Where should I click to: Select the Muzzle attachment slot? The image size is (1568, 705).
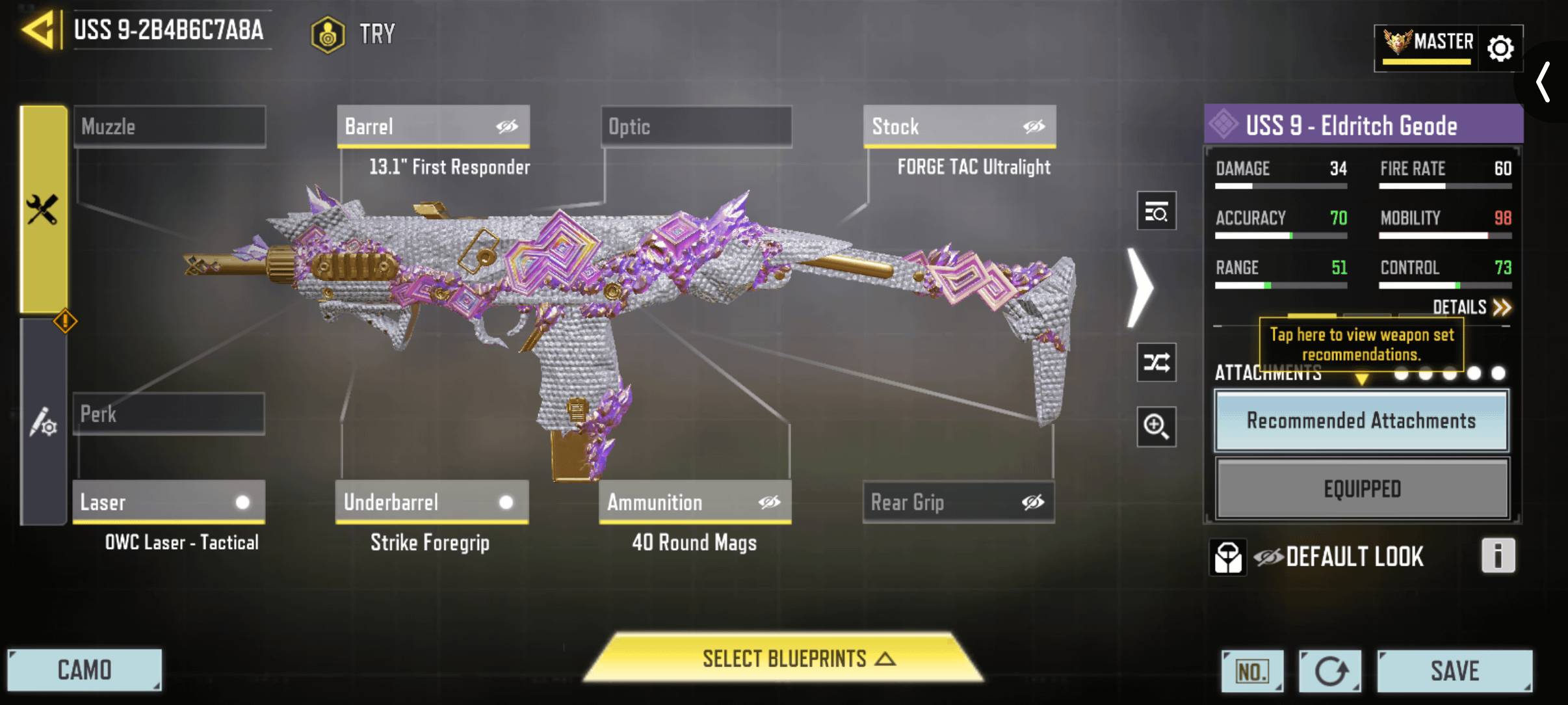[170, 126]
